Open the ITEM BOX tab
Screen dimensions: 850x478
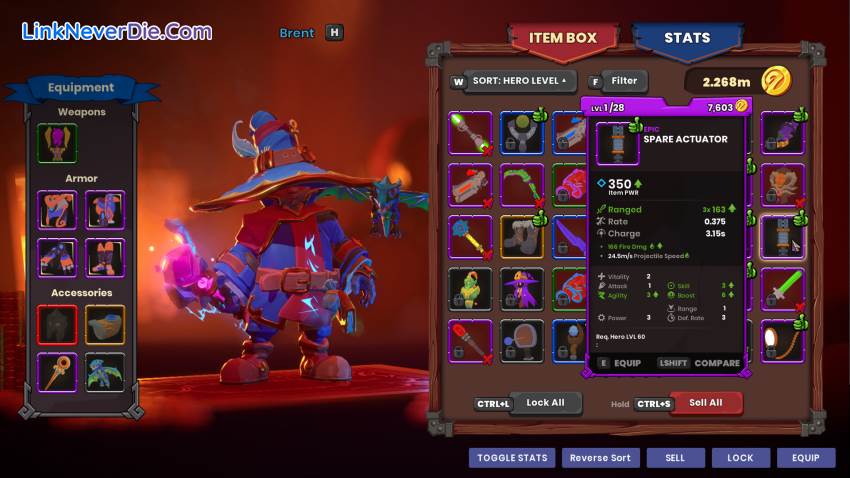pos(563,39)
